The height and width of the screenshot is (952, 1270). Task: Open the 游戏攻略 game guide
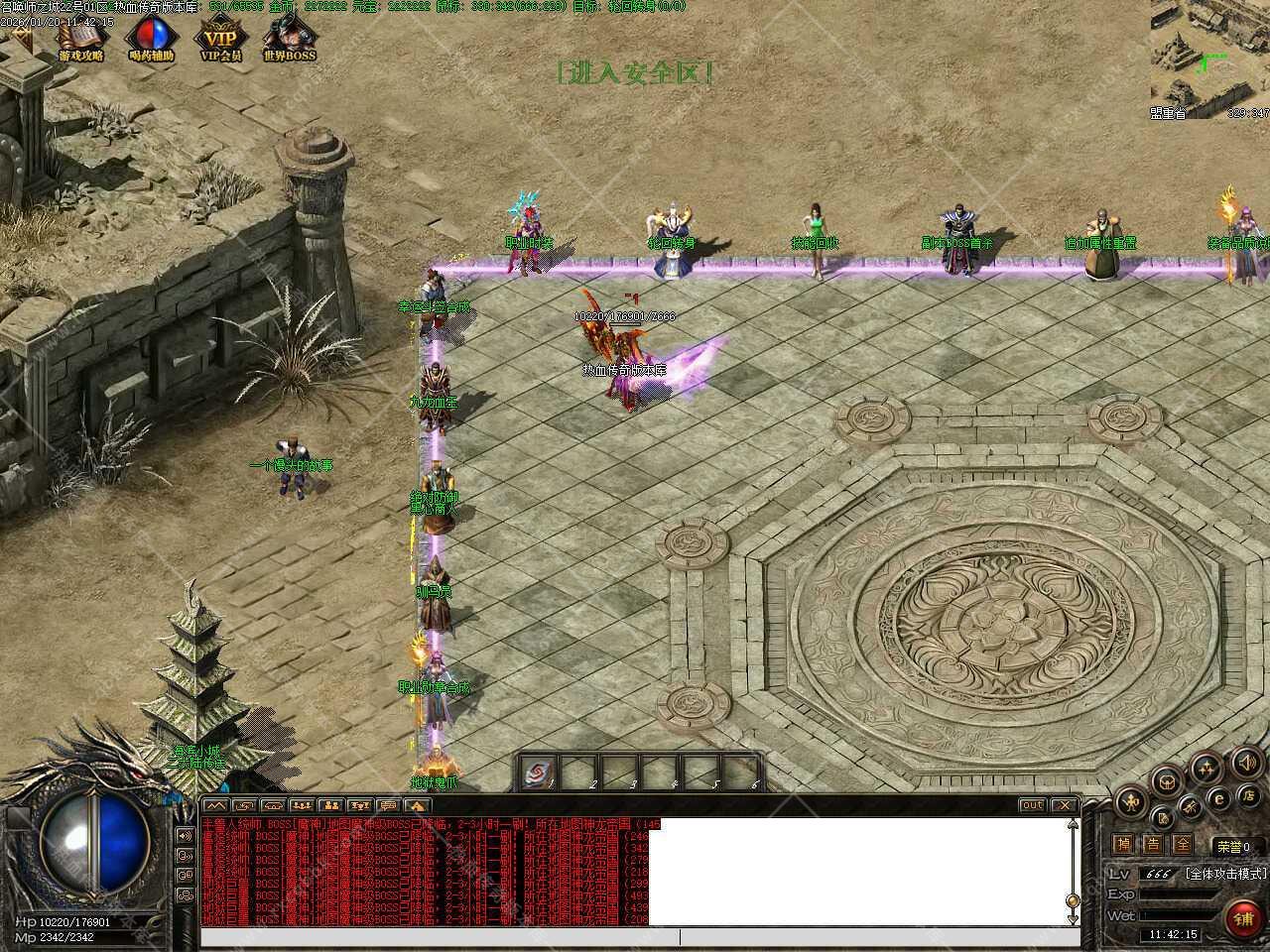coord(81,40)
